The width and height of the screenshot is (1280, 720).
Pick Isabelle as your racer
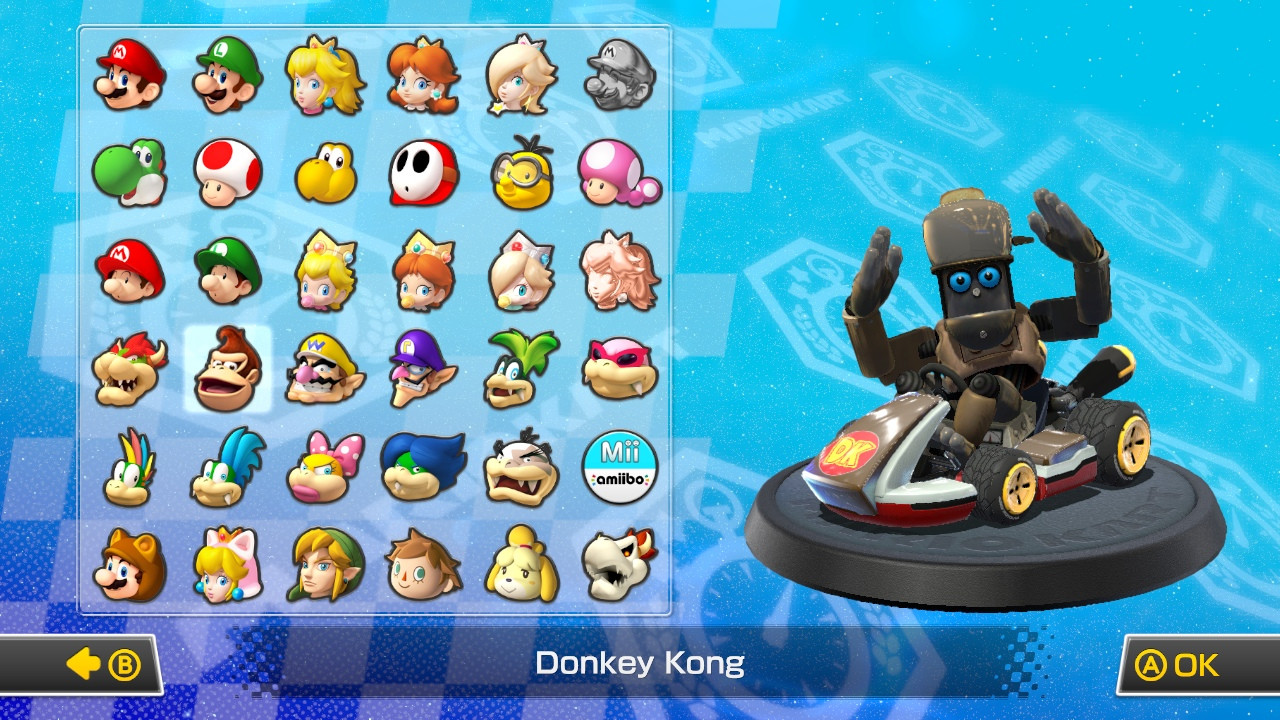point(521,560)
